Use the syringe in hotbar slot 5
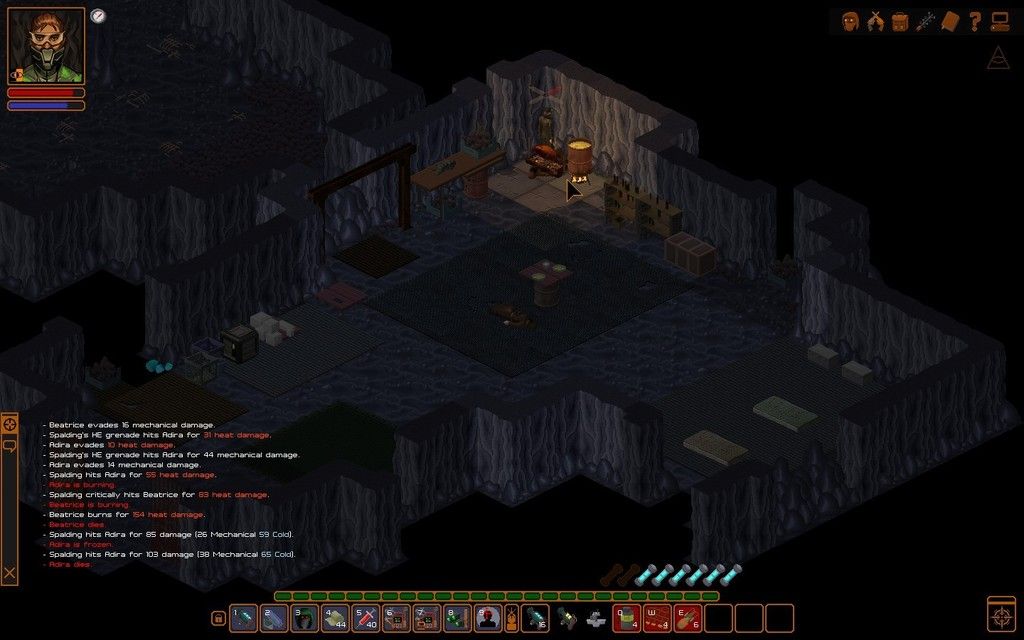 (365, 618)
